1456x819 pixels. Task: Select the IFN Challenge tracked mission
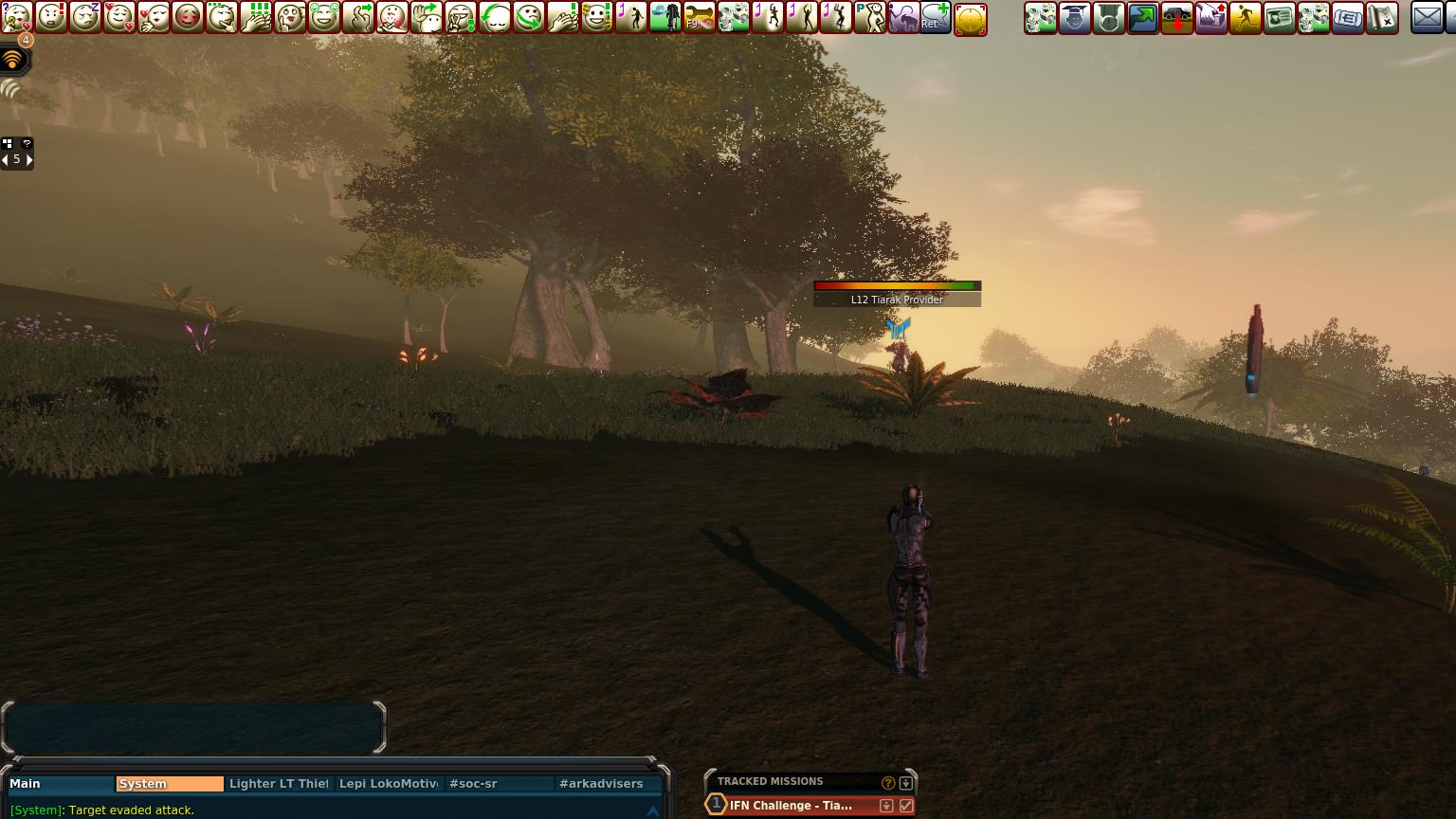coord(791,806)
